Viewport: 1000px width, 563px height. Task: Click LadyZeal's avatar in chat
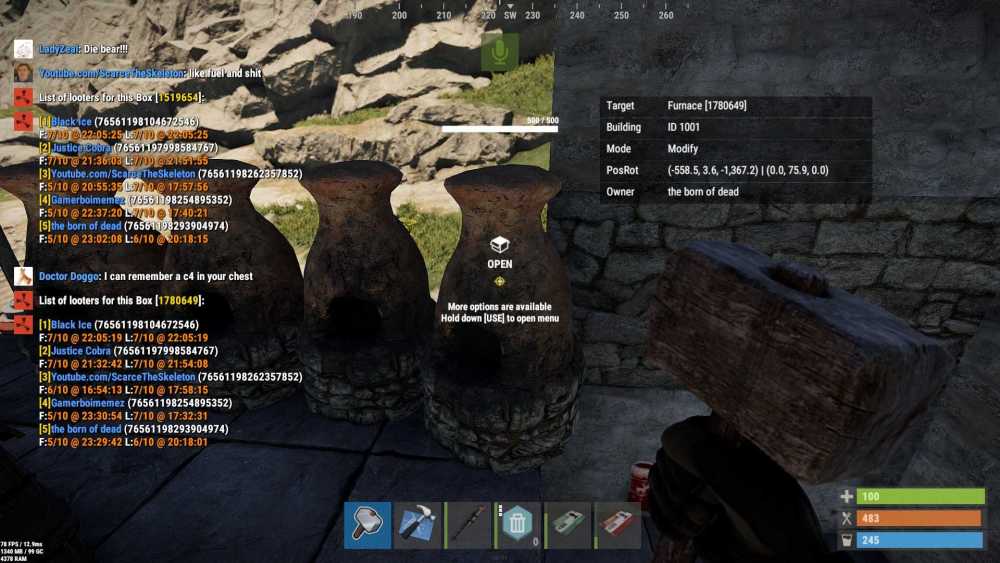click(22, 49)
